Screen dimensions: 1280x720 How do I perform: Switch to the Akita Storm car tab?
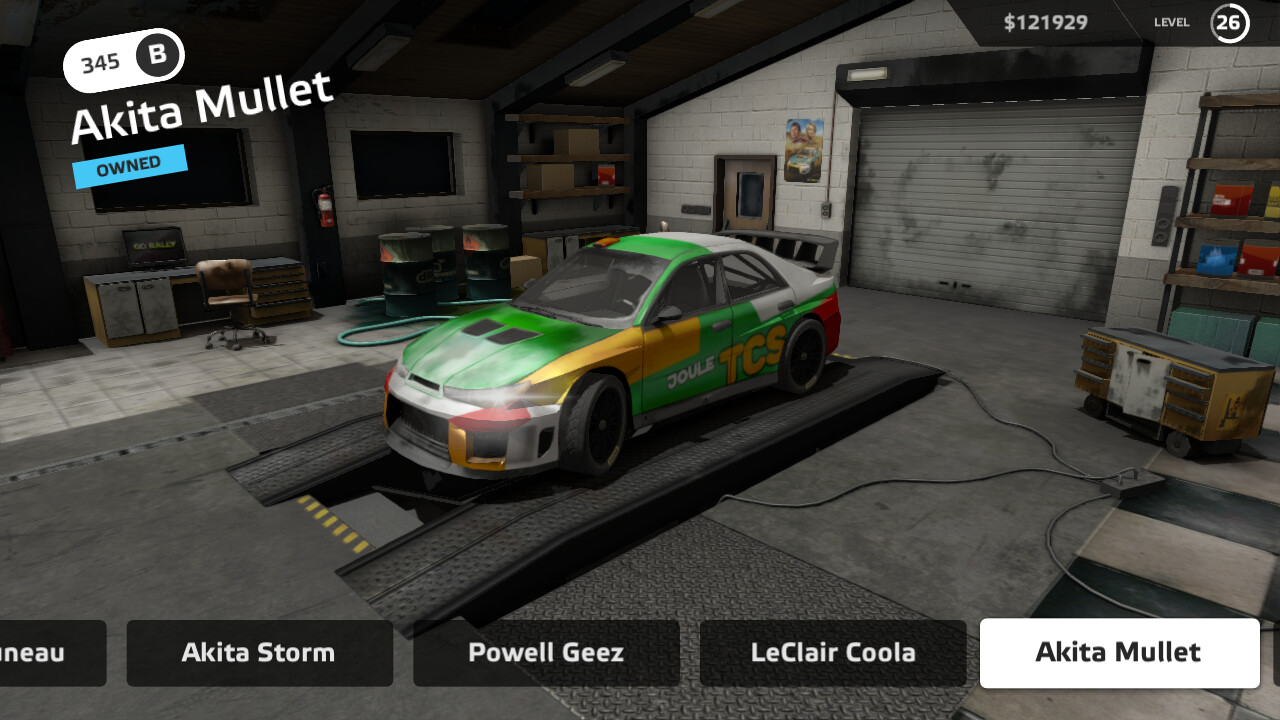259,653
